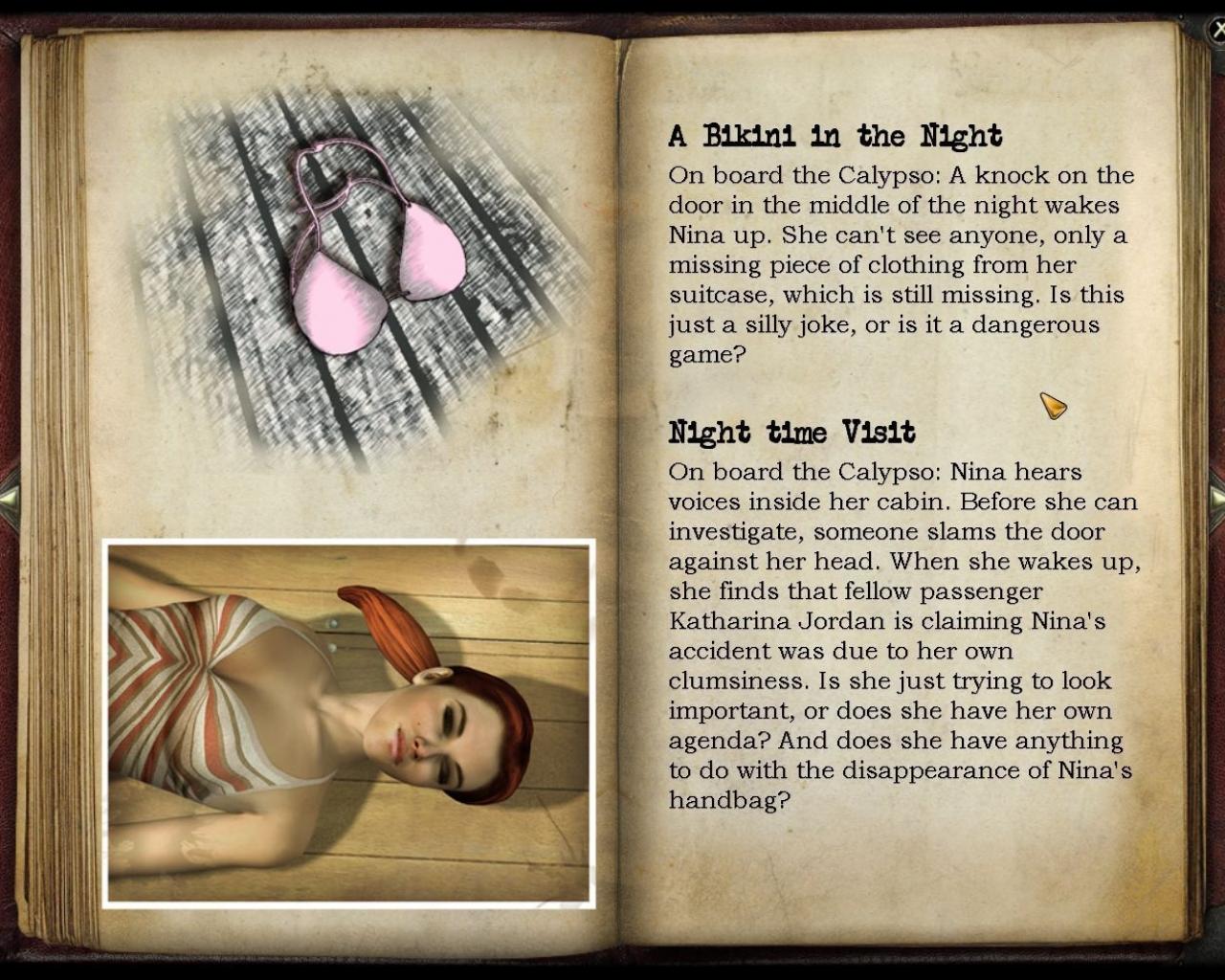Open the 'Night time Visit' diary entry
Screen dimensions: 1225x980
tap(792, 432)
